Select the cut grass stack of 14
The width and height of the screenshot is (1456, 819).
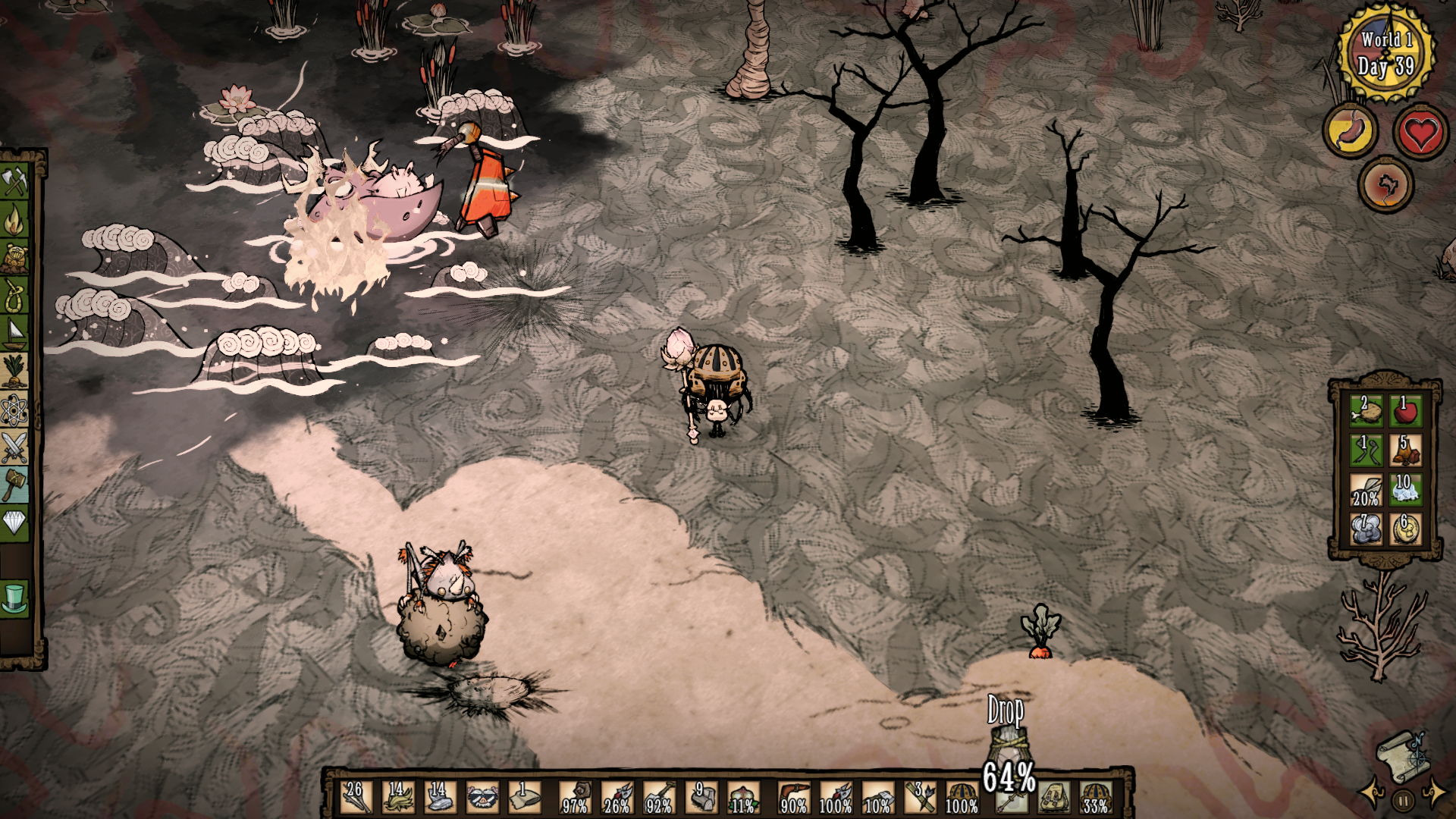click(397, 797)
